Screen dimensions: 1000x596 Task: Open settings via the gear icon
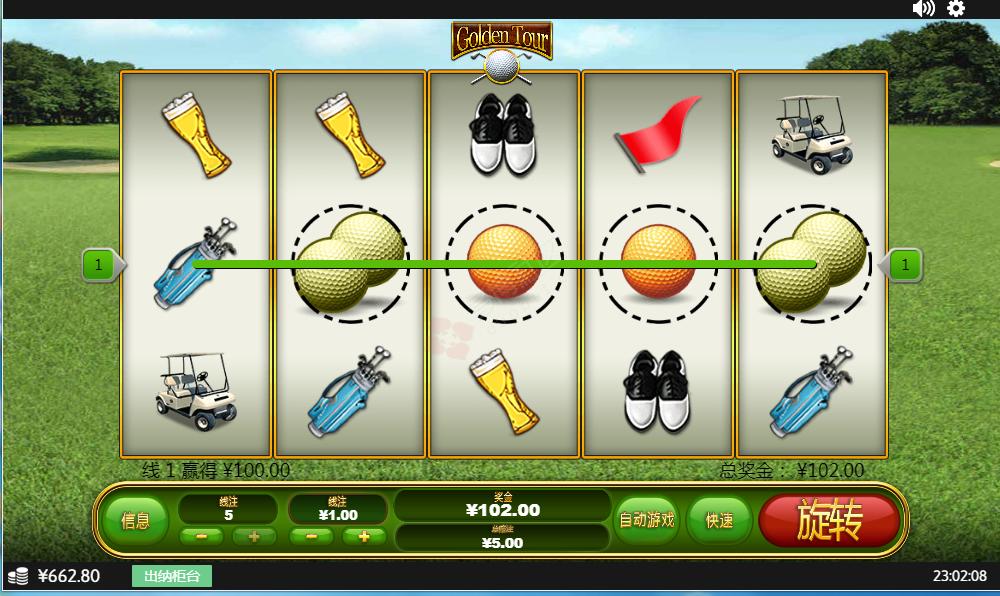coord(956,9)
